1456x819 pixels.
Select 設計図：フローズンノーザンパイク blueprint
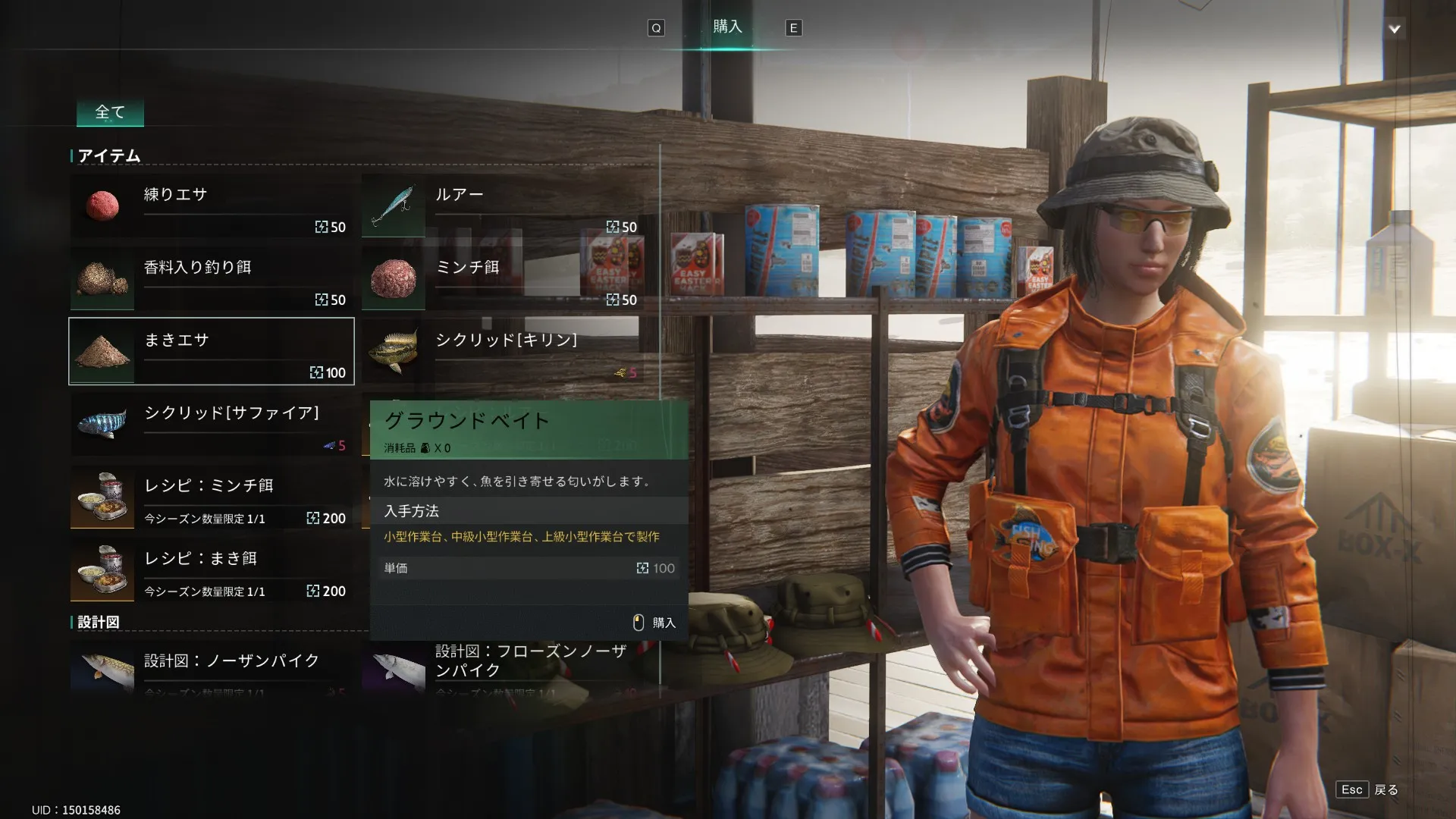coord(503,667)
